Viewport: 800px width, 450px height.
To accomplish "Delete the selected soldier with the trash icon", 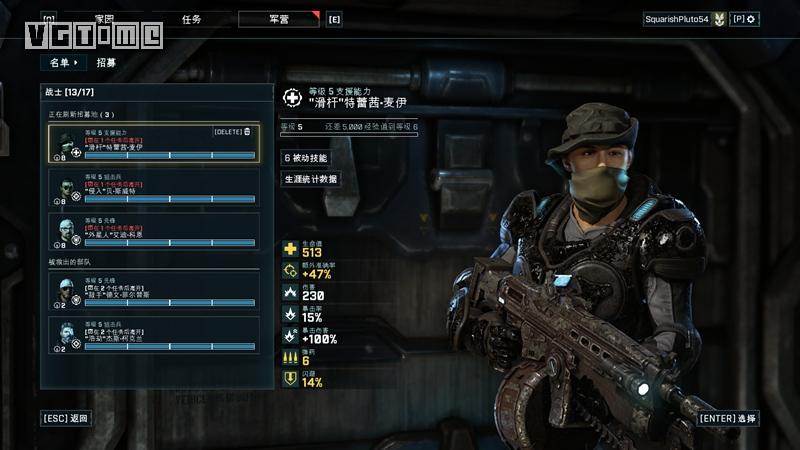I will pyautogui.click(x=247, y=132).
